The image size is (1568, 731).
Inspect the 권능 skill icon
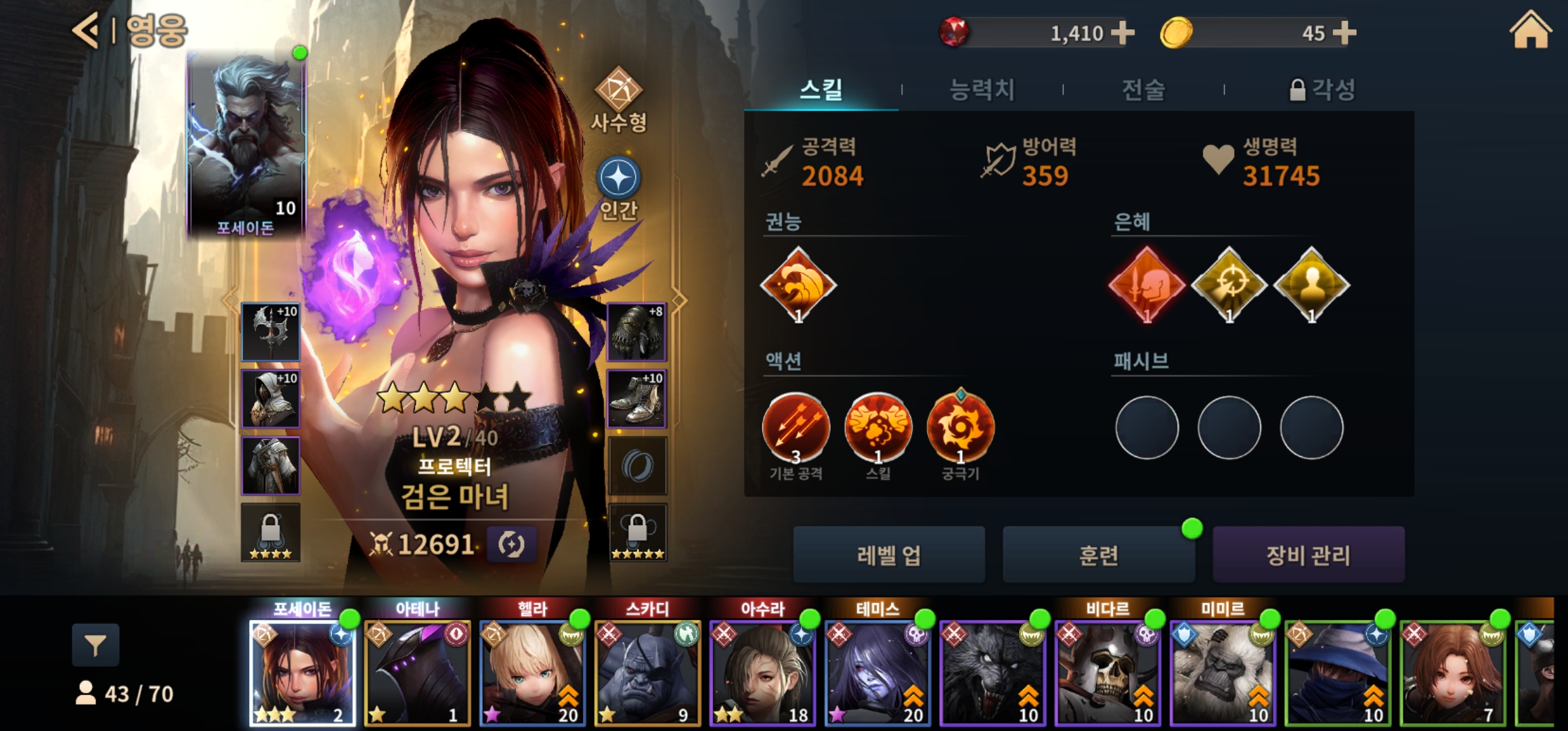pos(798,285)
